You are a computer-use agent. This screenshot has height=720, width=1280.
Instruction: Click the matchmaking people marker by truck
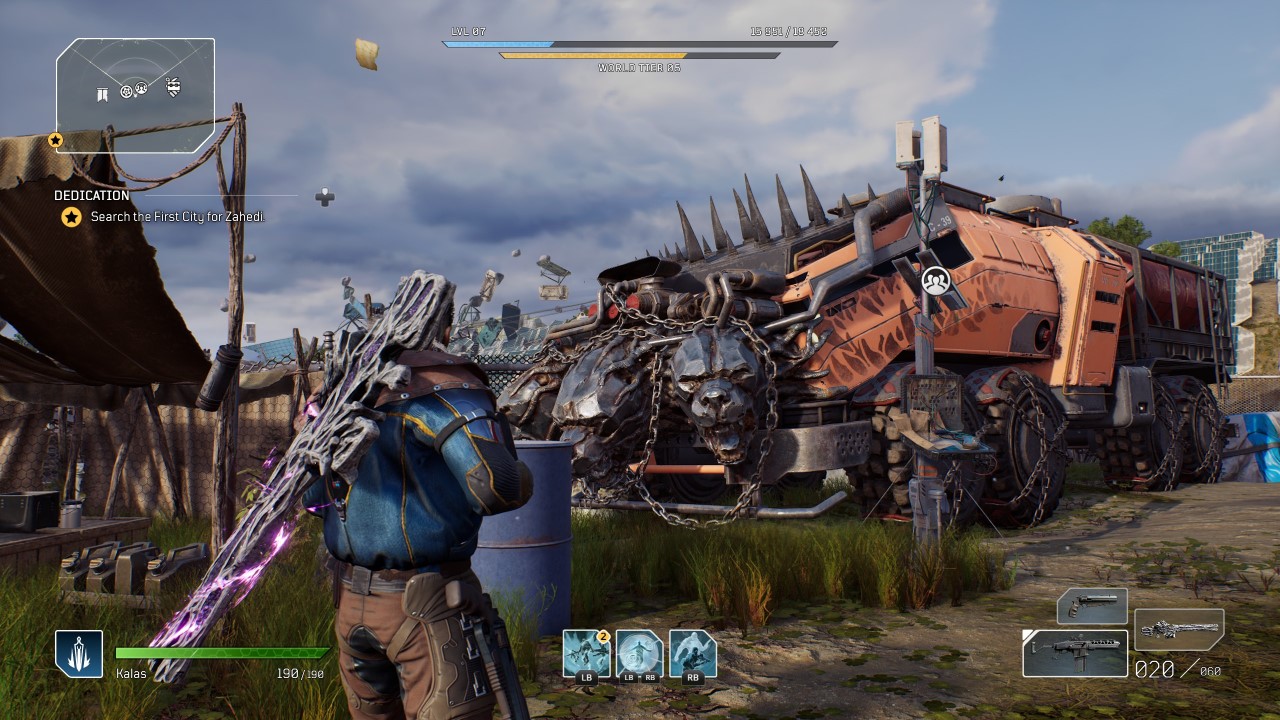click(x=936, y=281)
